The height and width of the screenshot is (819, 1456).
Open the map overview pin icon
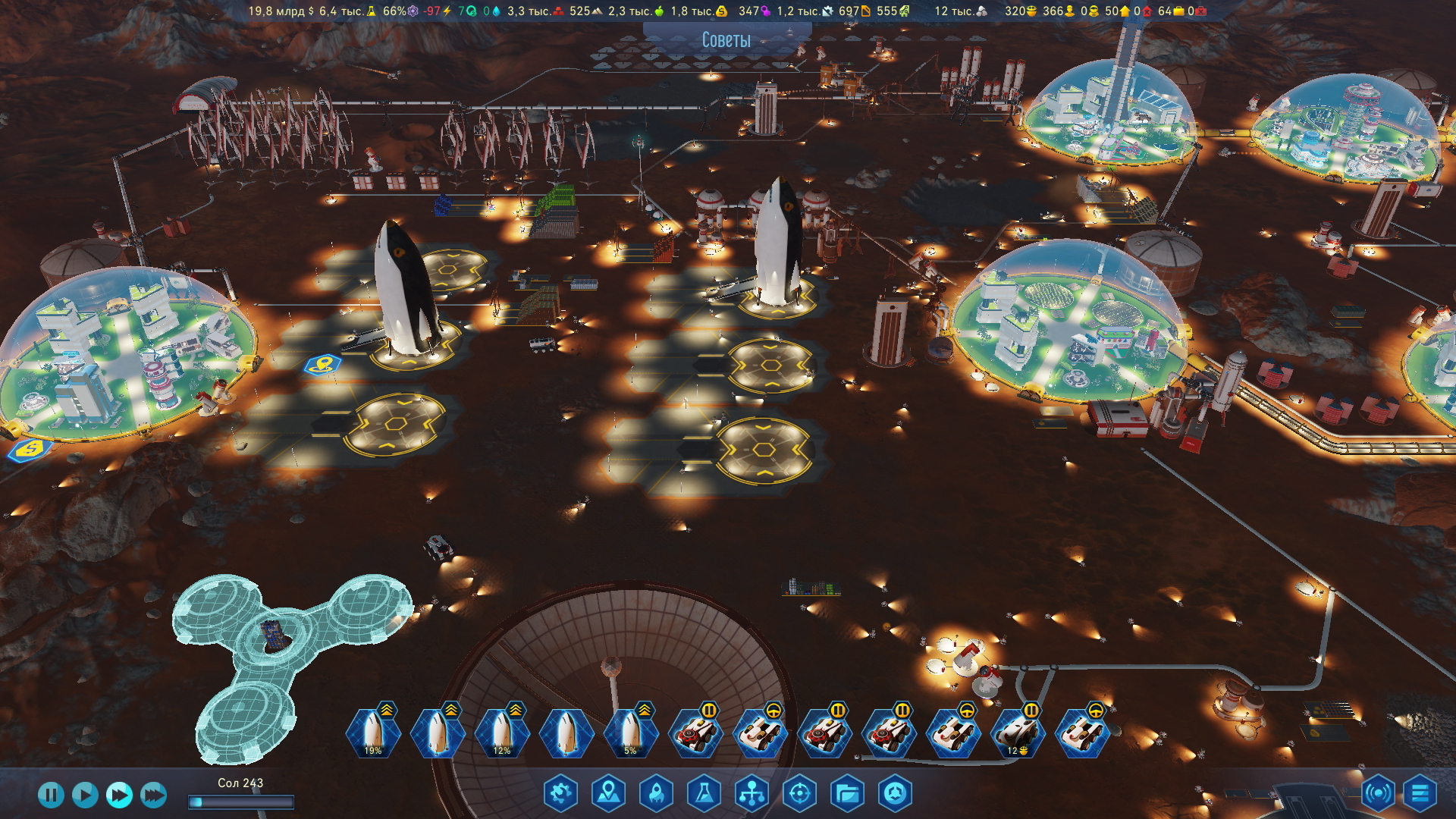pos(608,794)
